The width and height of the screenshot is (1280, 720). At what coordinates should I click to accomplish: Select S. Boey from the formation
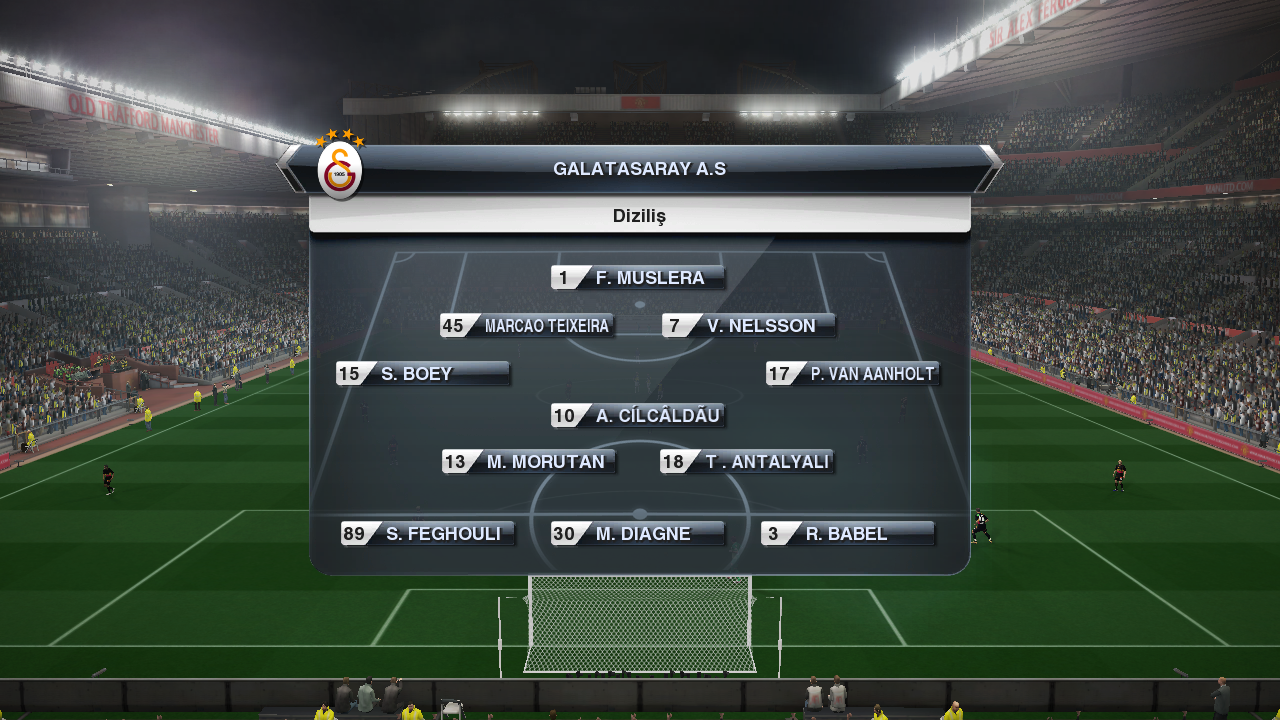(423, 374)
